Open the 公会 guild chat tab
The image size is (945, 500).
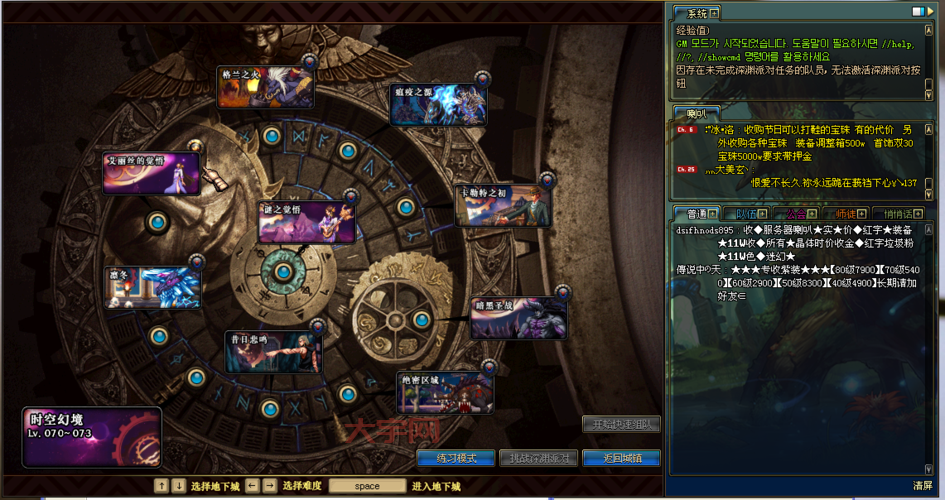[x=797, y=213]
